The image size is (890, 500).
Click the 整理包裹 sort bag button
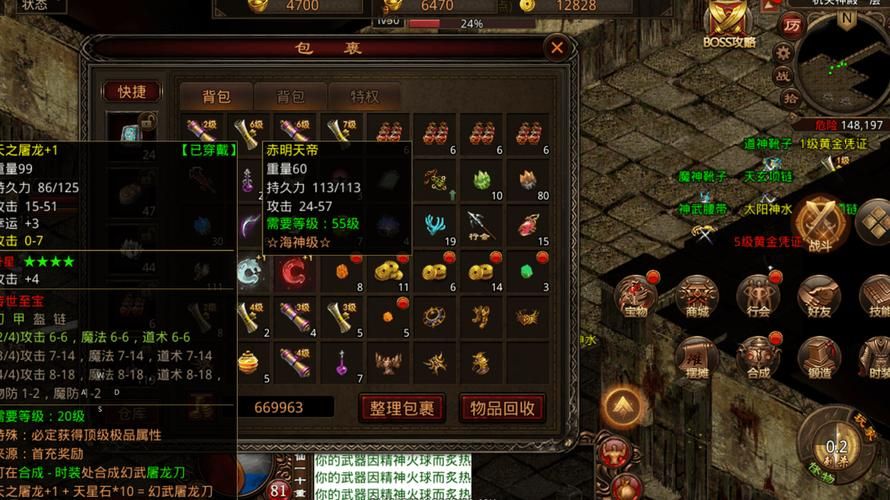click(400, 407)
